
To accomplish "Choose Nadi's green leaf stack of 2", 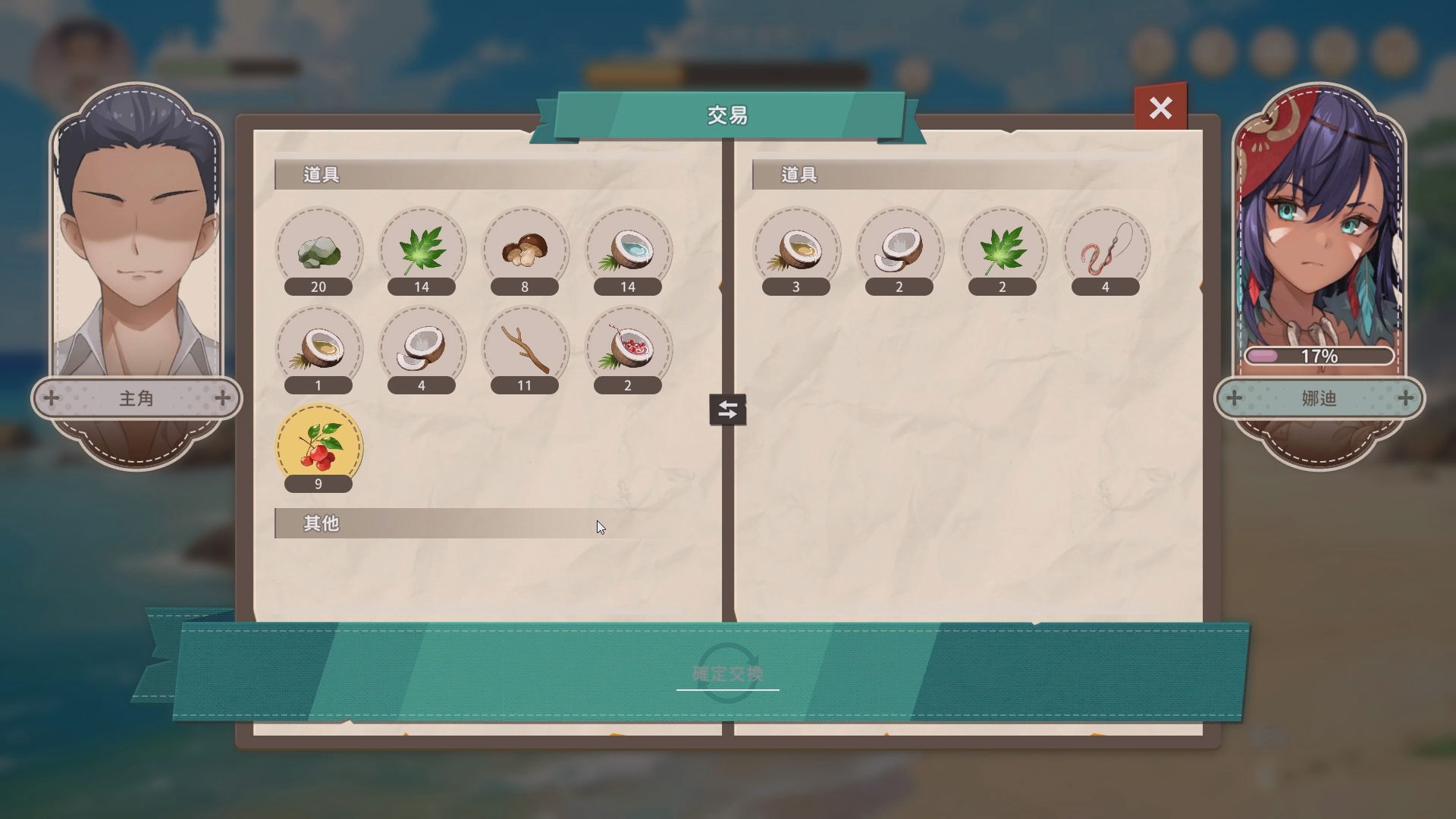I will (x=1003, y=251).
